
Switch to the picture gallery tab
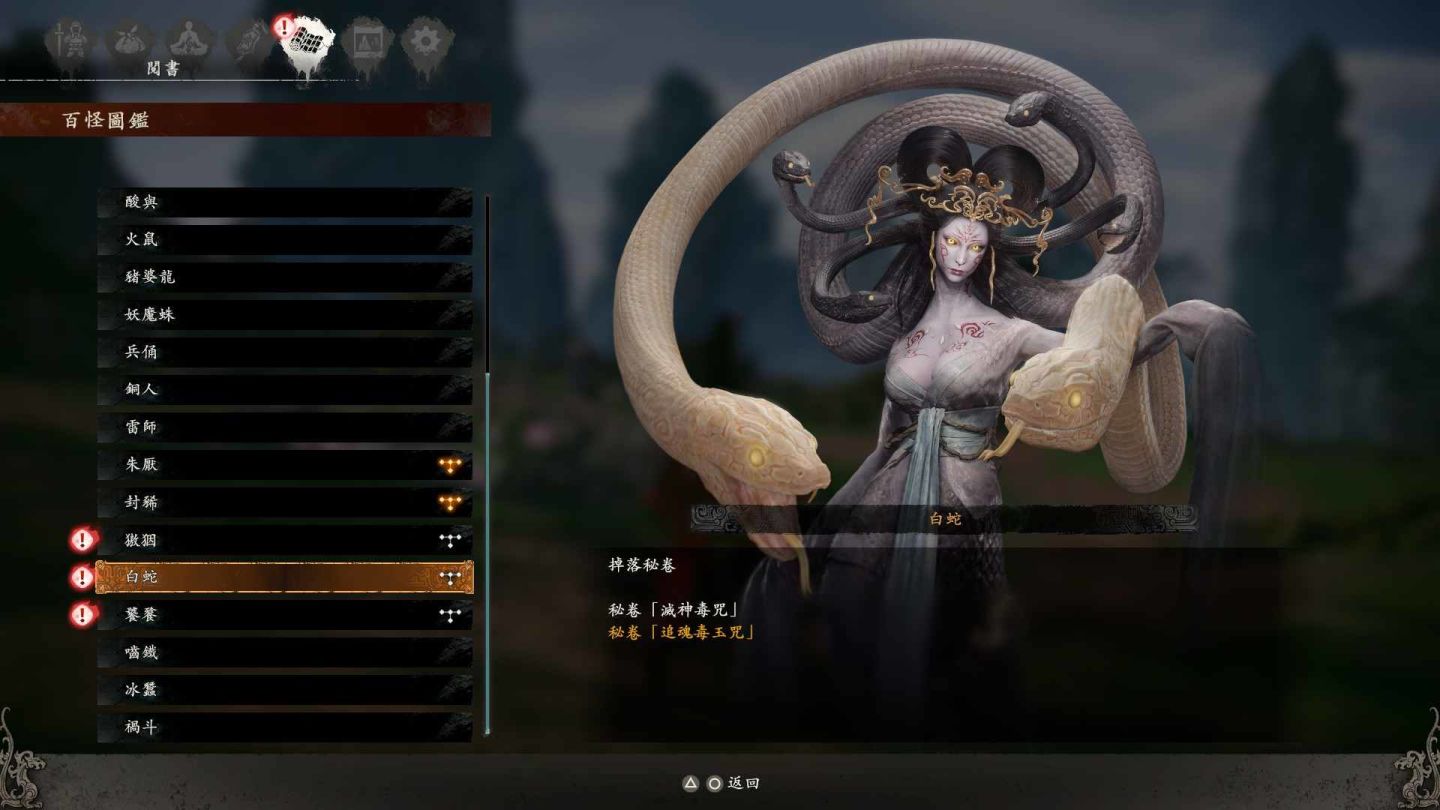(x=366, y=42)
